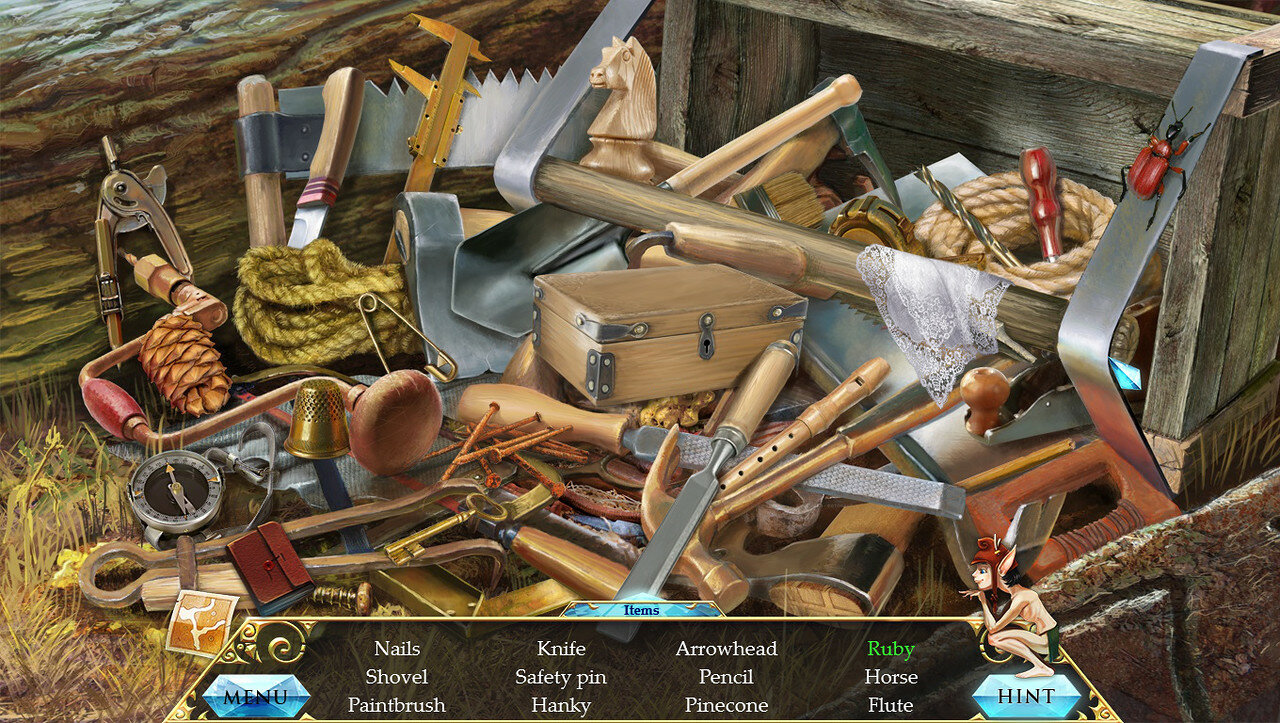Click the Pencil list entry
The width and height of the screenshot is (1280, 723).
726,677
